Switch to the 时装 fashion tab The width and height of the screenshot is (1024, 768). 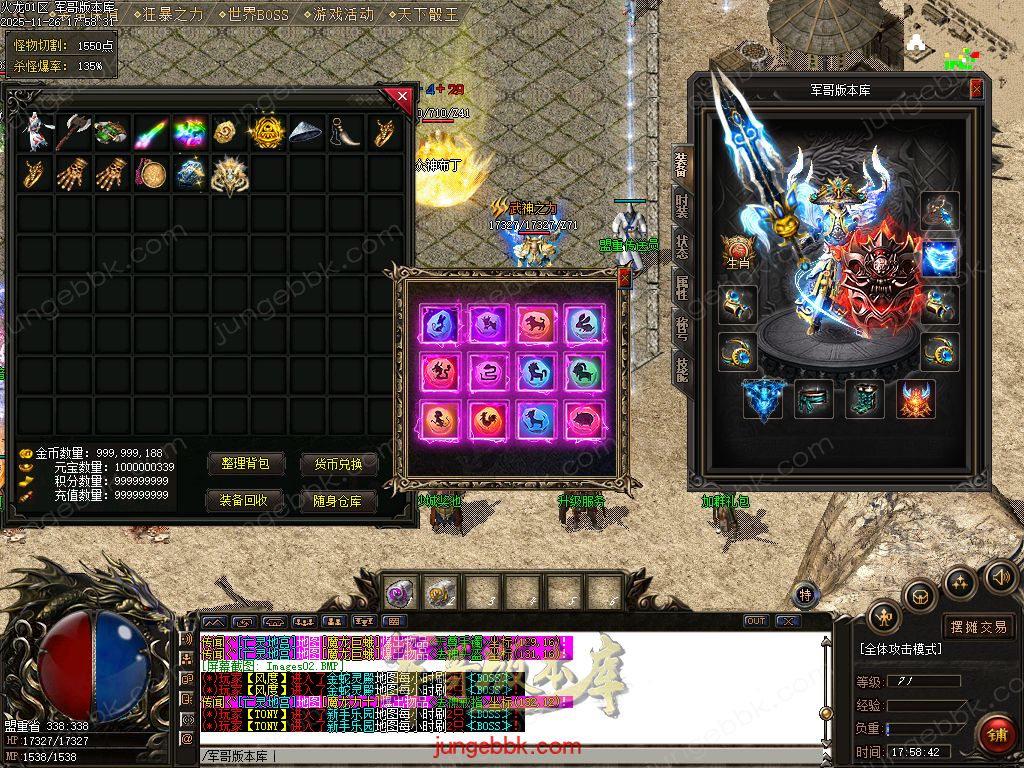click(681, 205)
